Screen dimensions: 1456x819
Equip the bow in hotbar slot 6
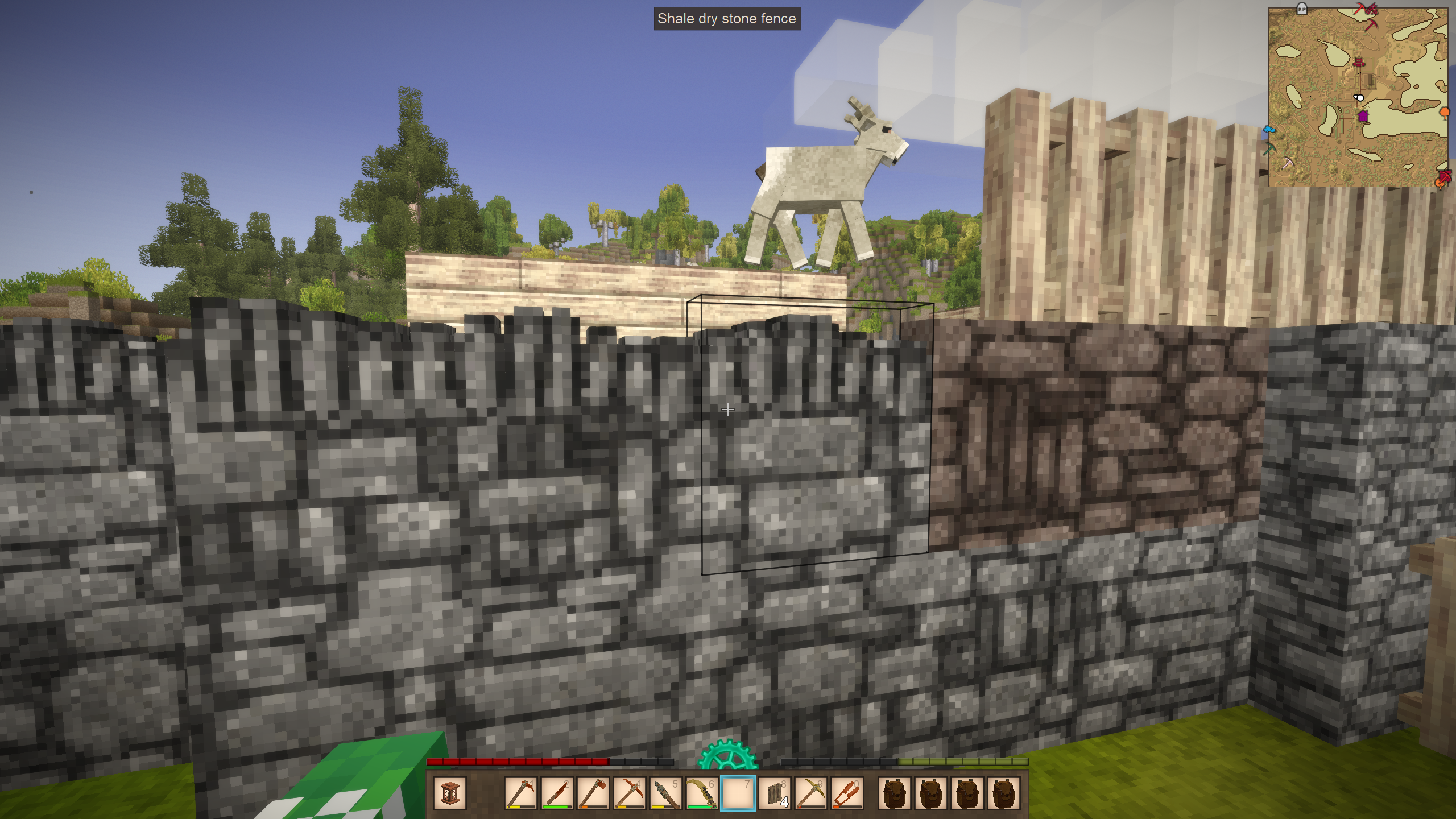(702, 793)
